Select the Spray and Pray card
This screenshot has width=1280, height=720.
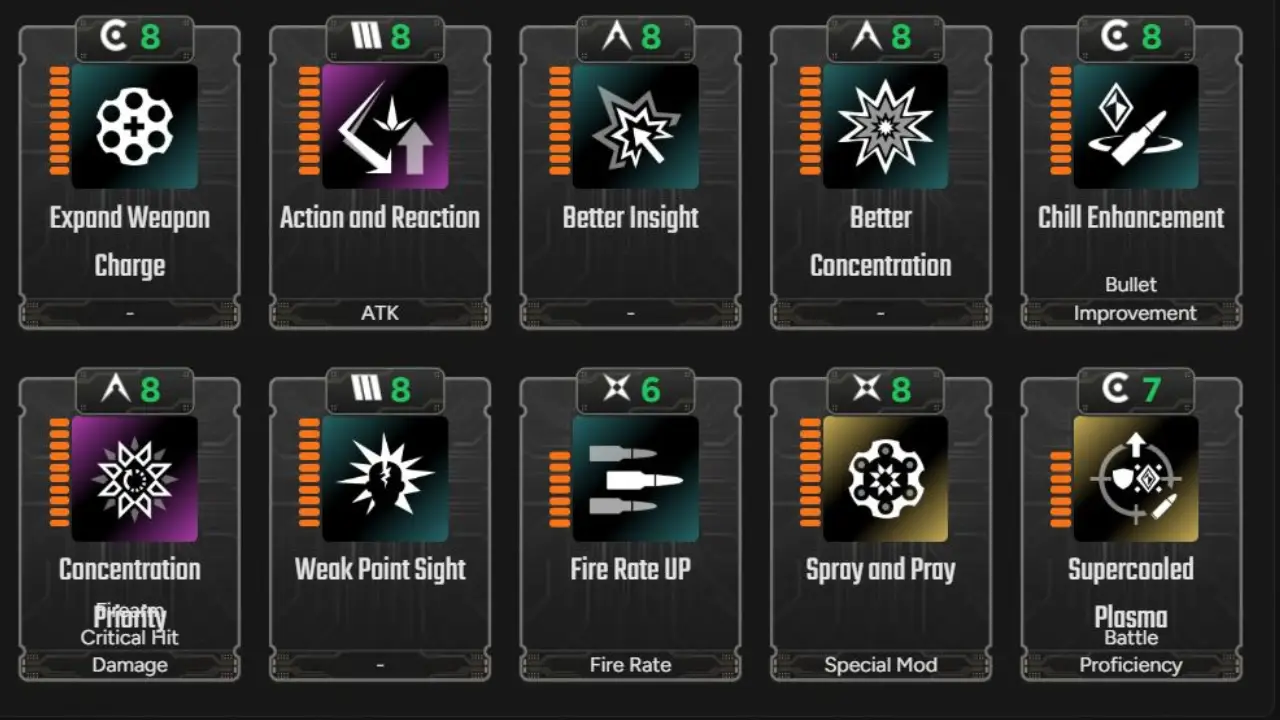[880, 530]
